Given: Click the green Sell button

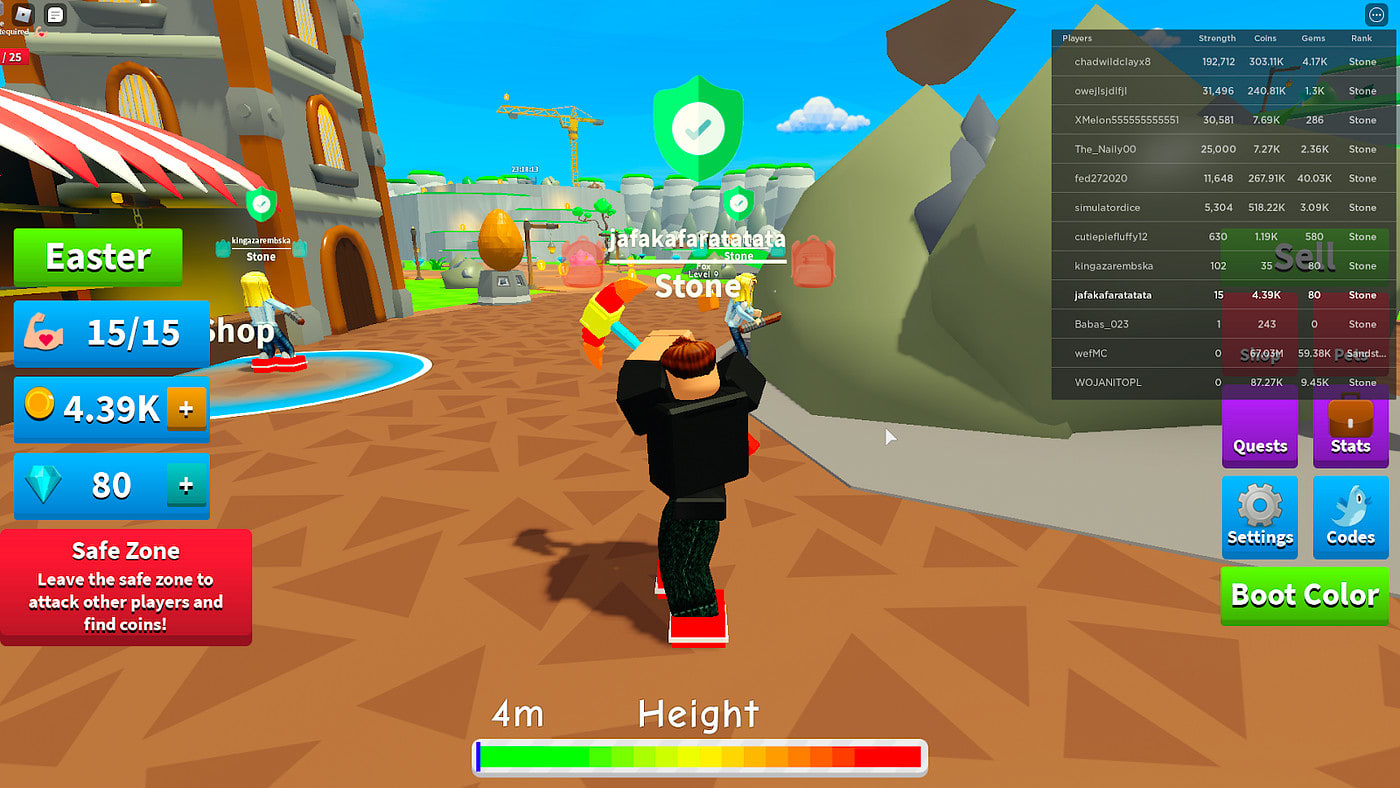Looking at the screenshot, I should pyautogui.click(x=1305, y=257).
